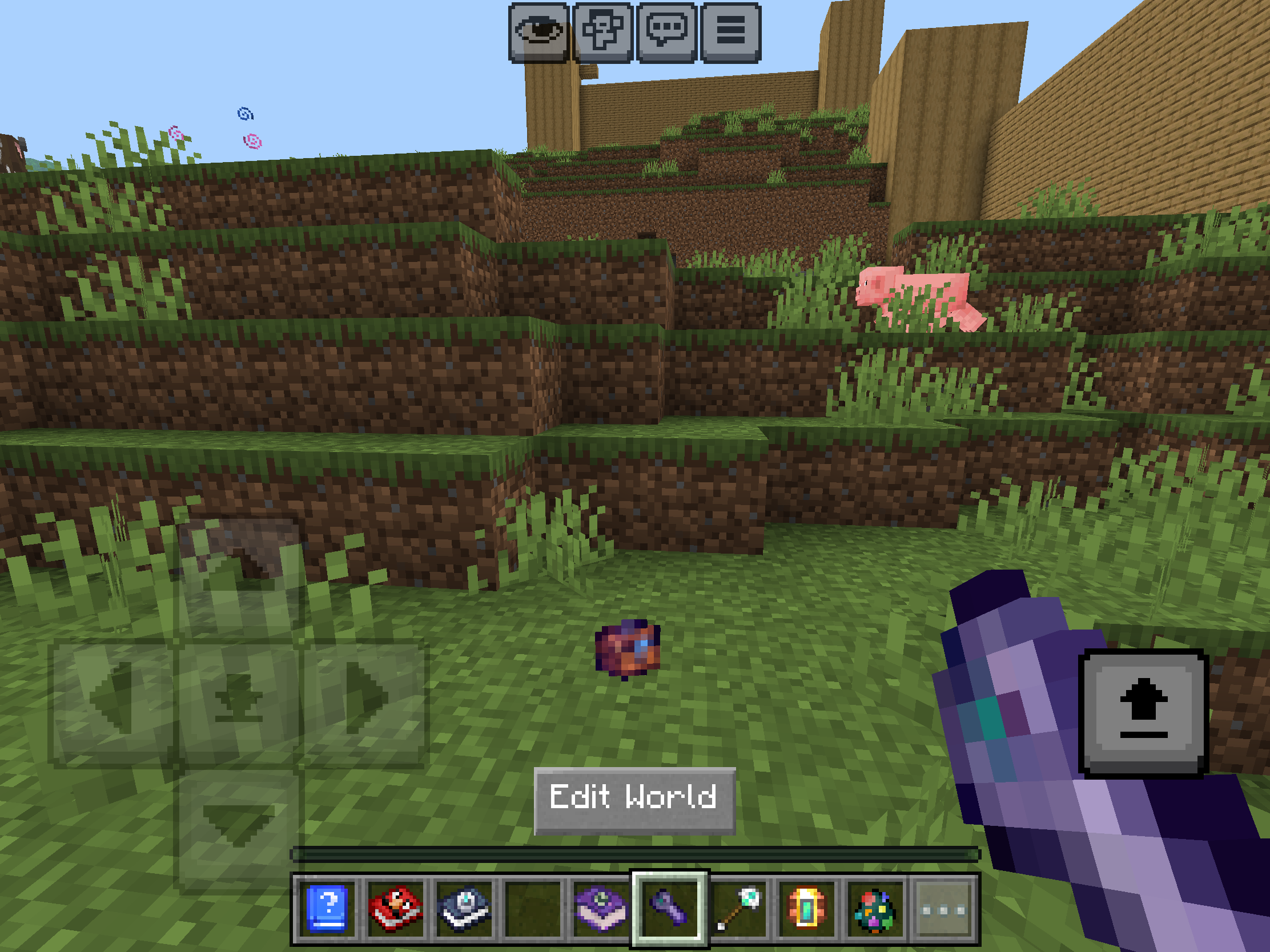Equip the wand with white tip
This screenshot has height=952, width=1270.
pyautogui.click(x=738, y=909)
